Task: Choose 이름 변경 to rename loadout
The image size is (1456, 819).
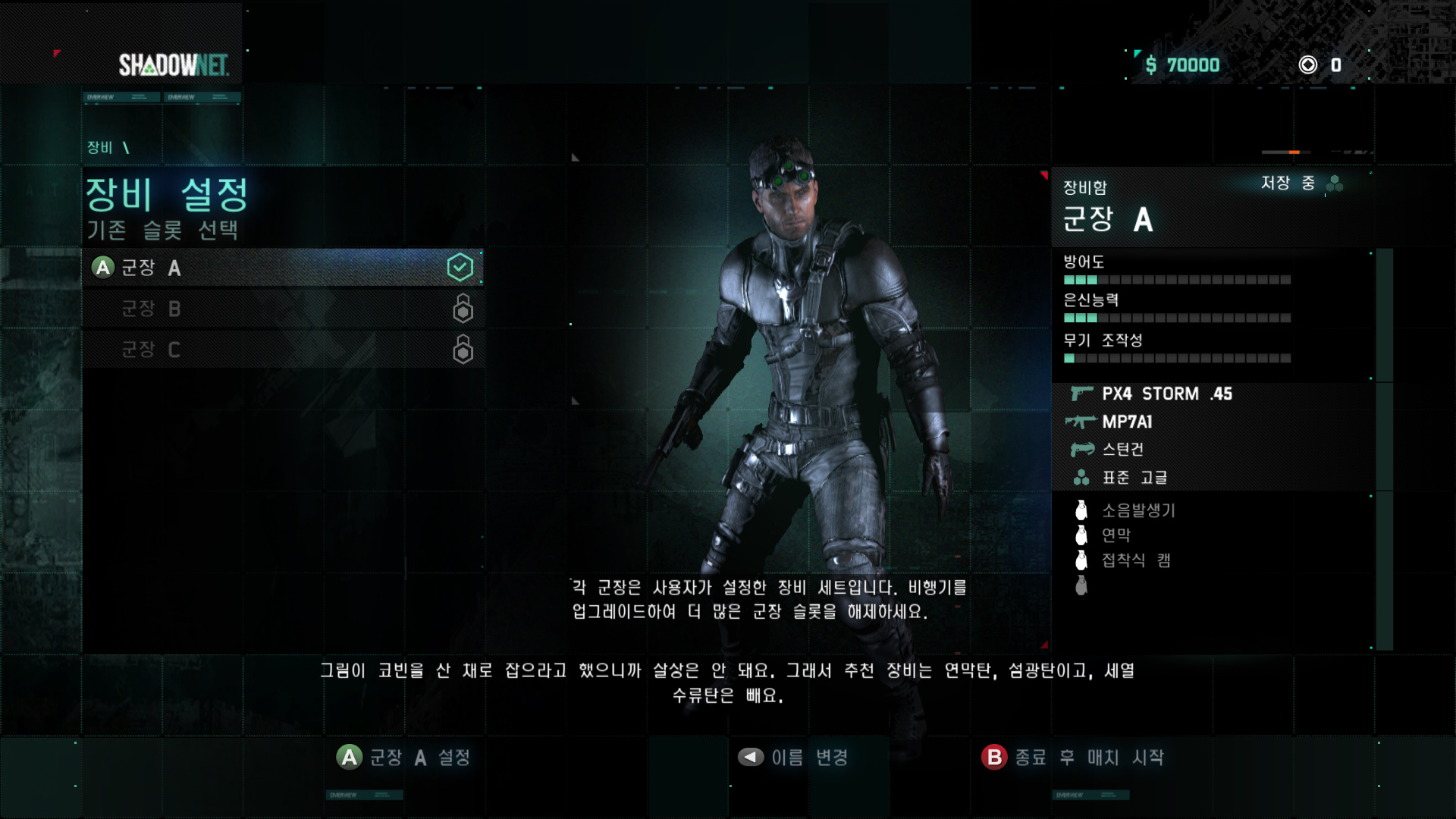Action: pos(793,757)
